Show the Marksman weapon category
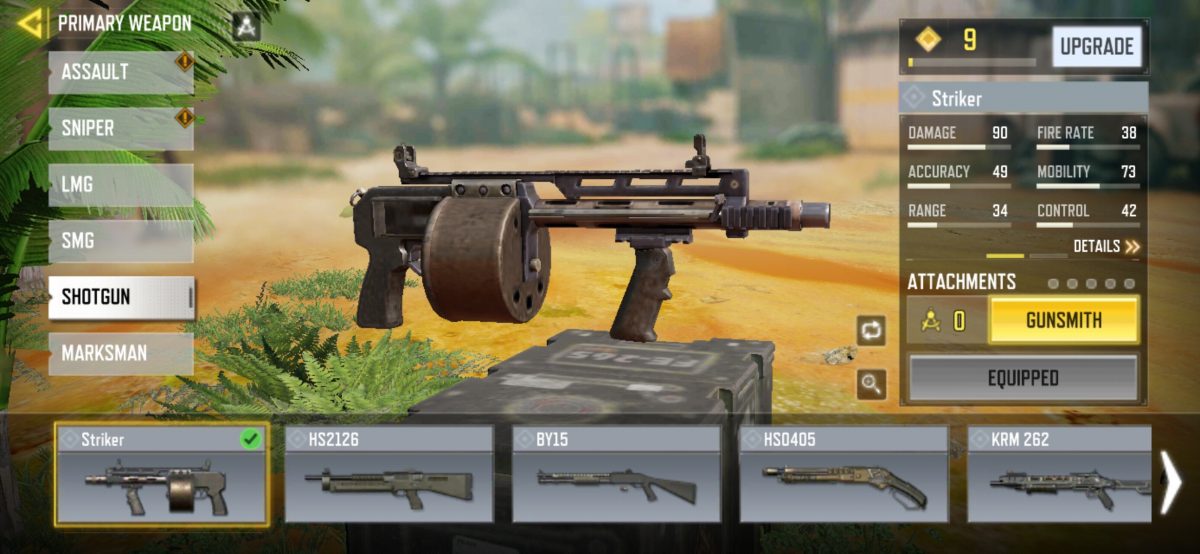 (120, 353)
